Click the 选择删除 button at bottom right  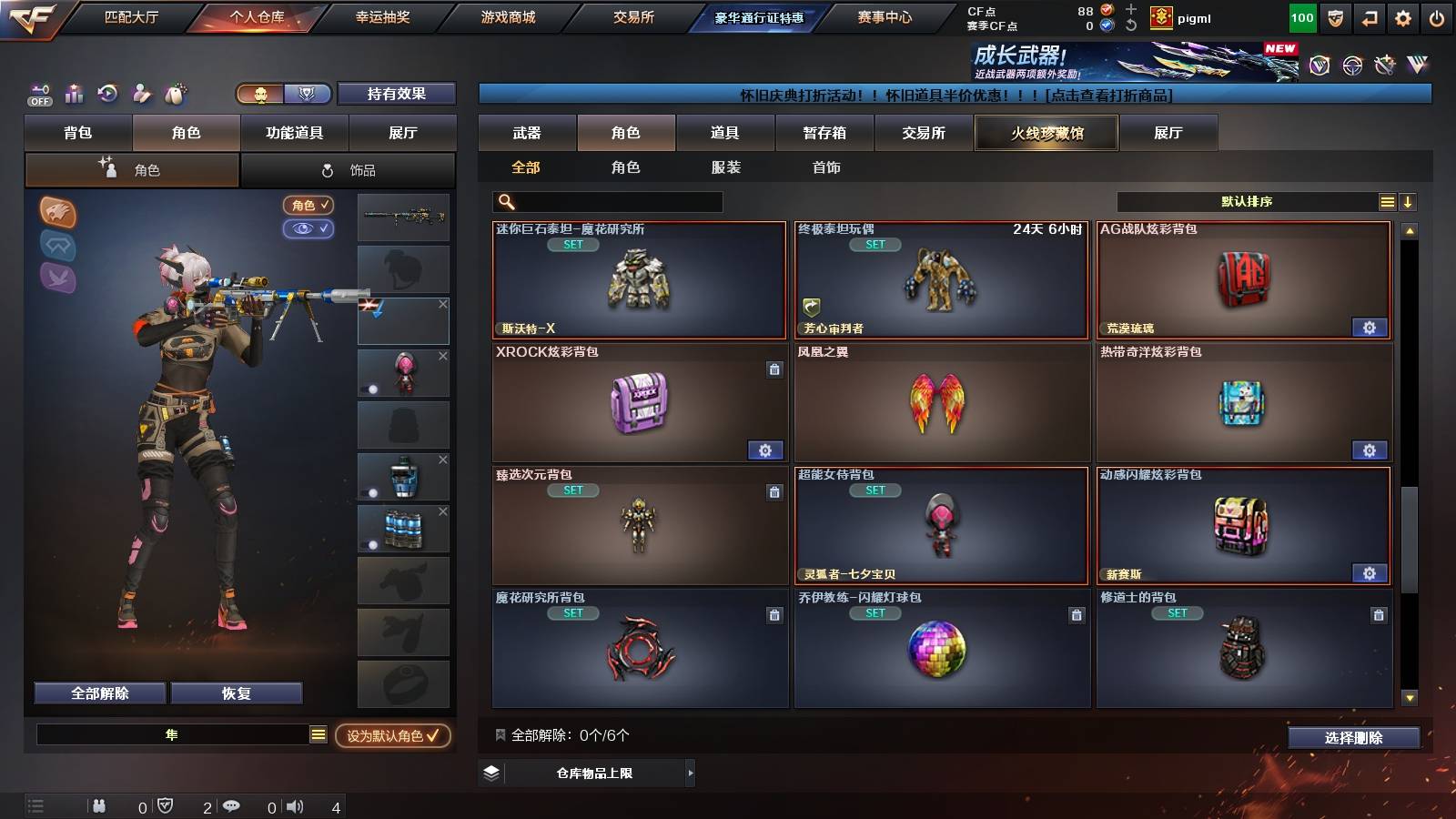pyautogui.click(x=1353, y=738)
